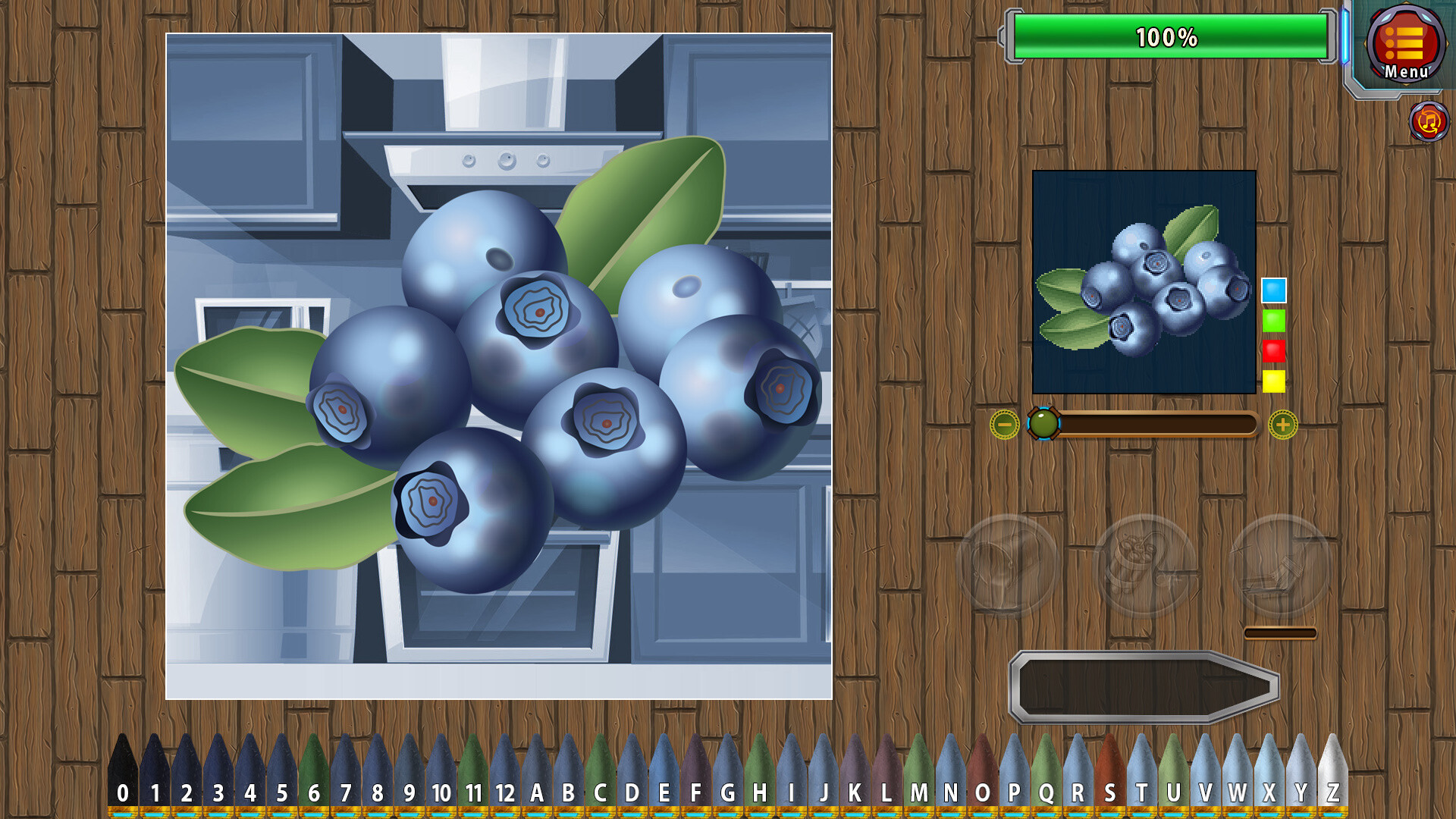Select the magnet power-up icon
Viewport: 1456px width, 819px height.
pos(1009,563)
